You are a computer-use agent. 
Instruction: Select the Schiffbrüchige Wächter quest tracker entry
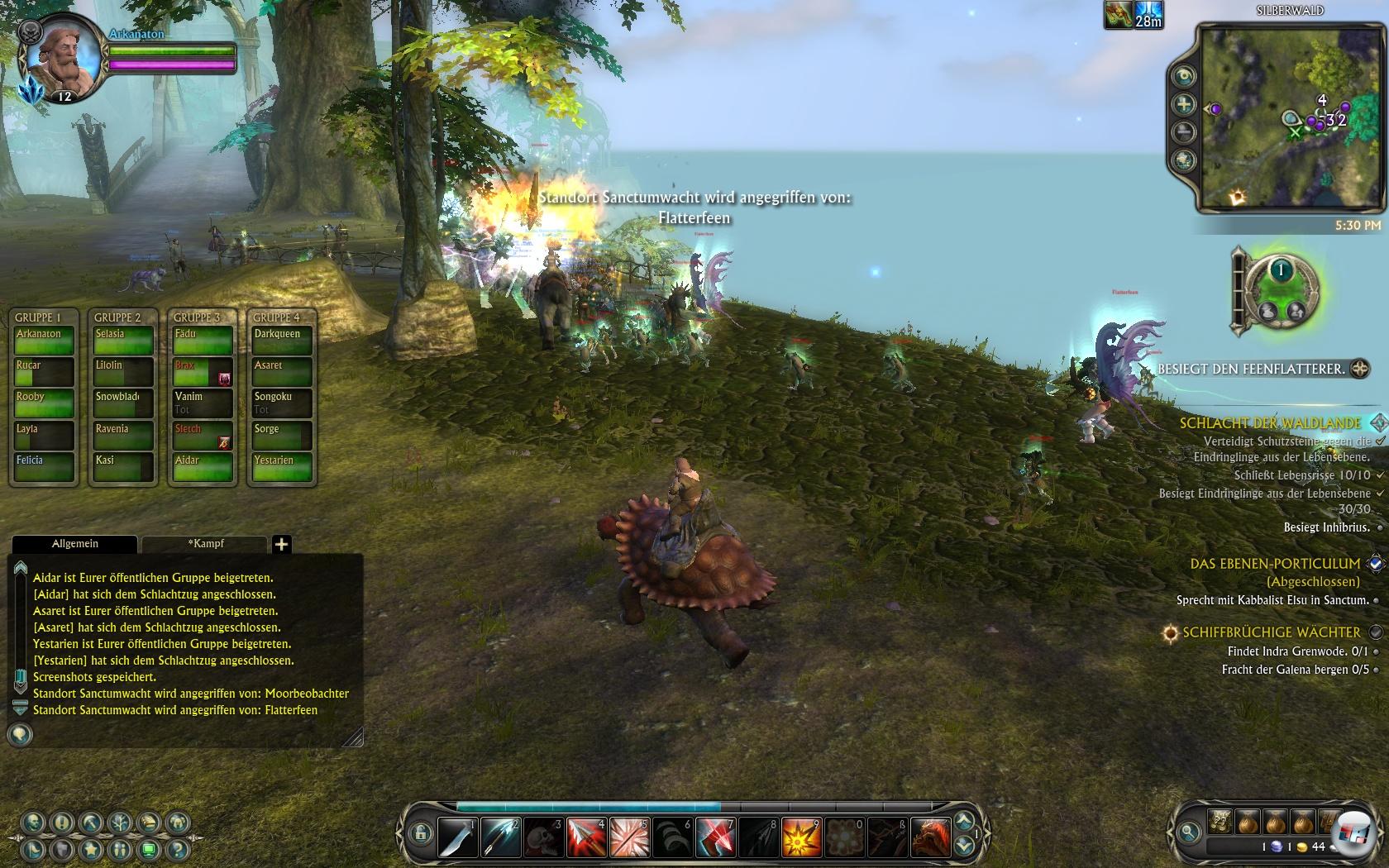(1271, 632)
